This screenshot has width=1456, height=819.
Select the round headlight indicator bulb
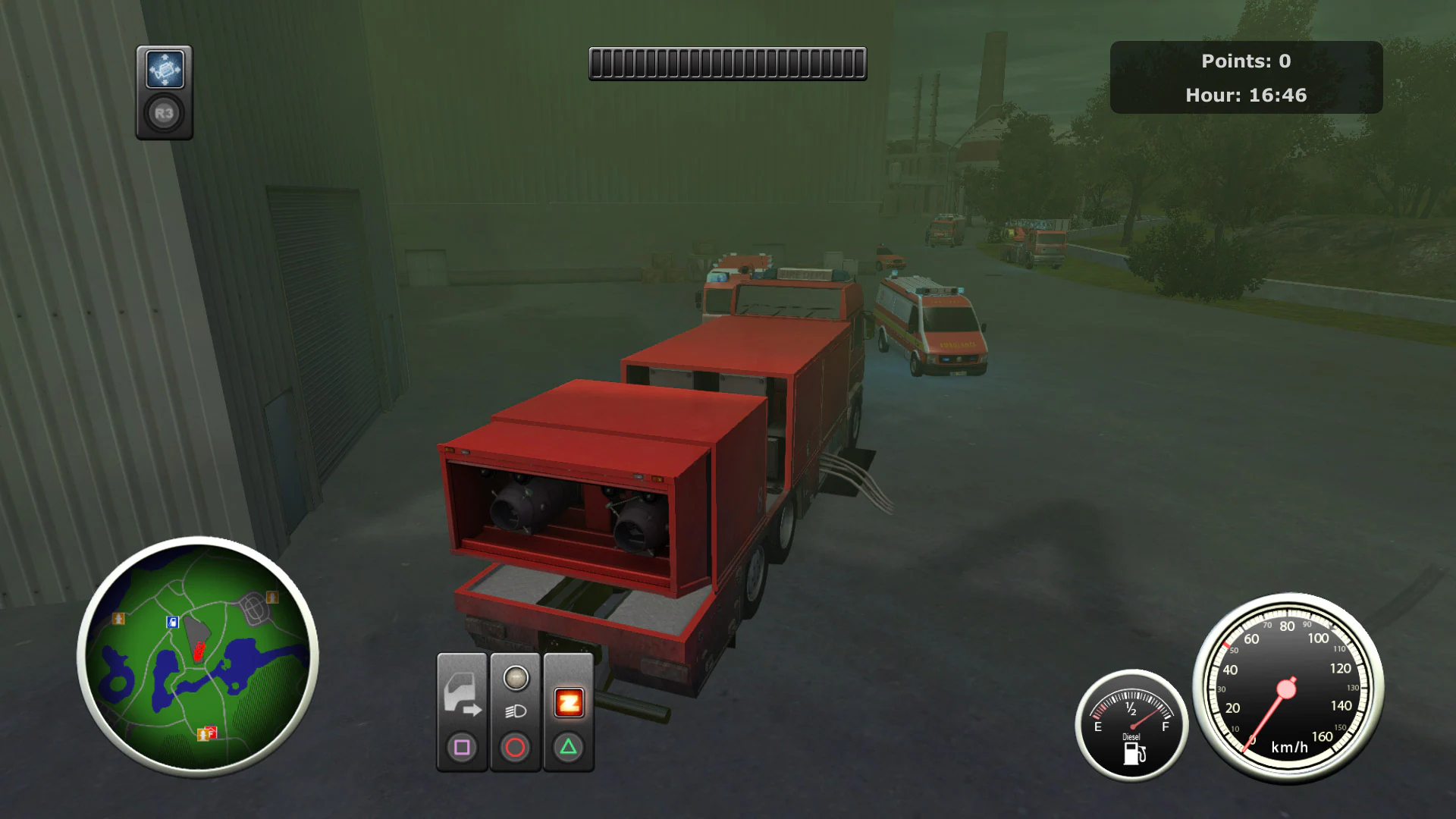pyautogui.click(x=516, y=677)
